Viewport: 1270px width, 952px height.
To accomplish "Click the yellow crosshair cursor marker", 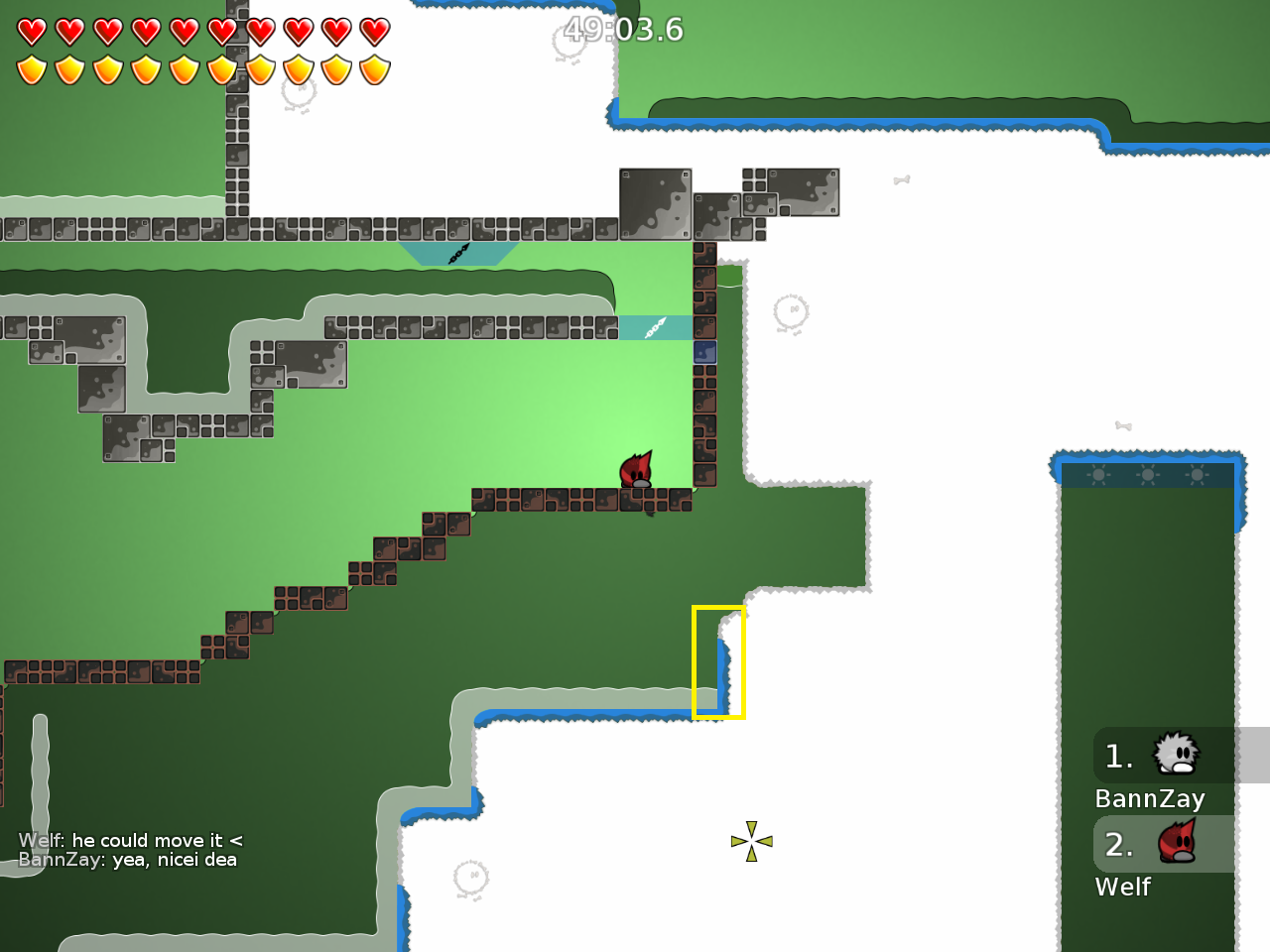I will coord(752,841).
